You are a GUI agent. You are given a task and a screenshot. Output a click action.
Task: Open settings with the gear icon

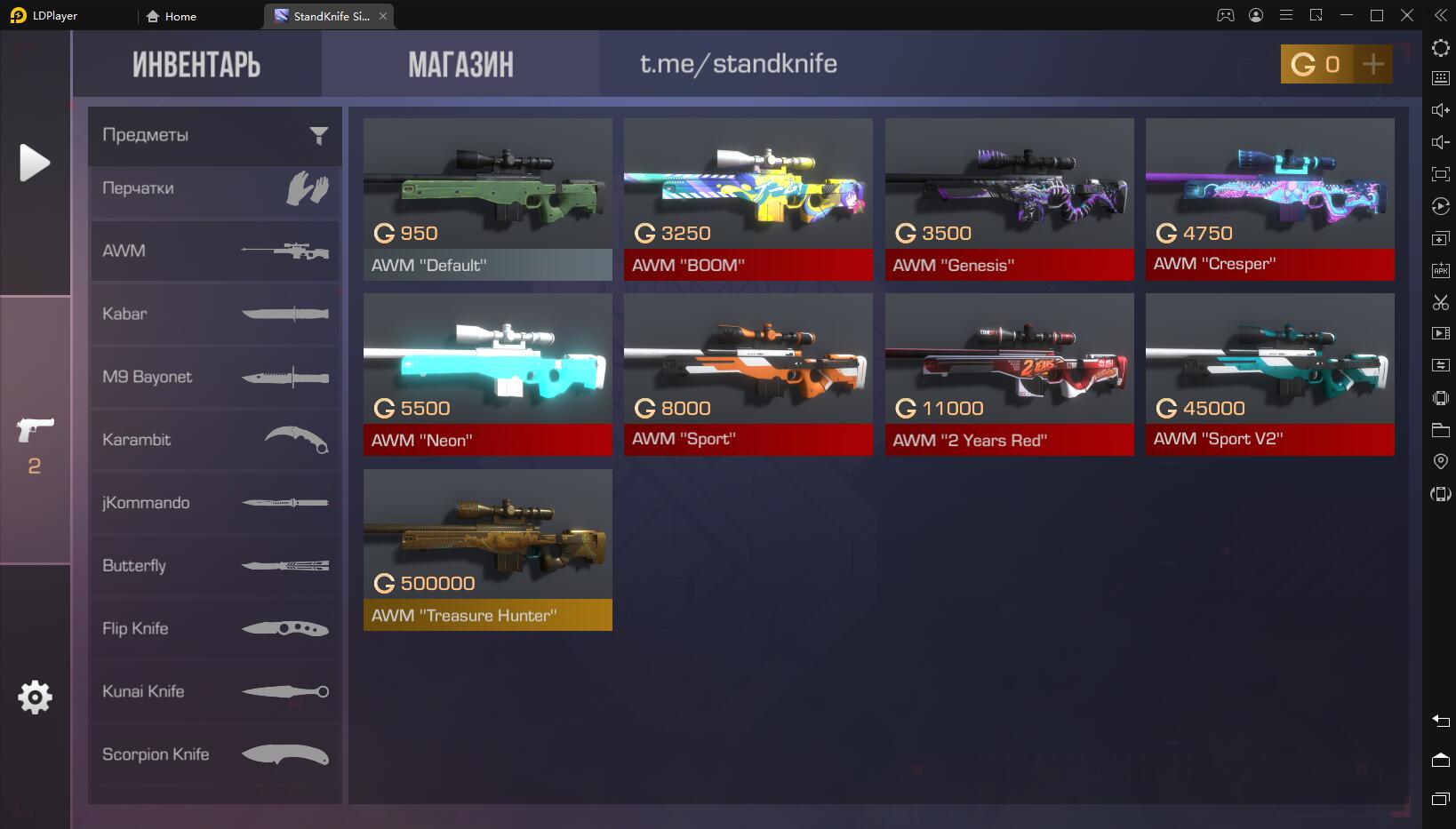tap(35, 697)
